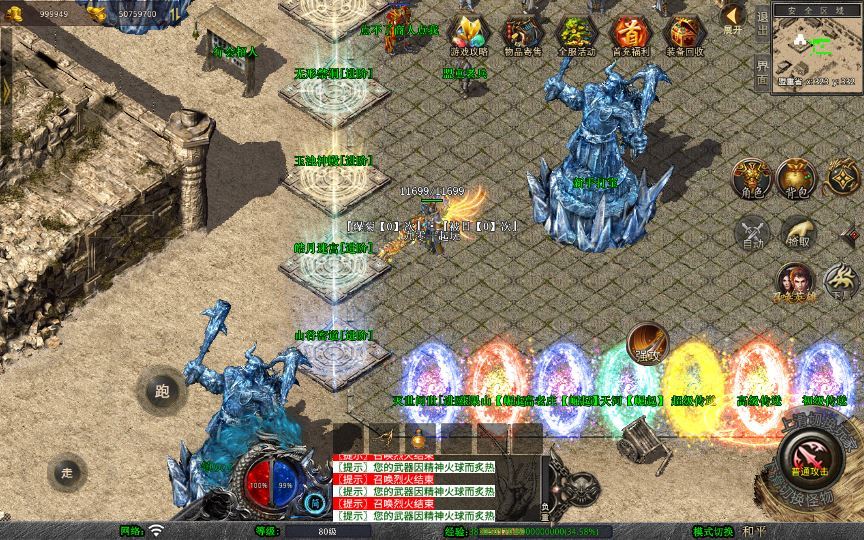The width and height of the screenshot is (864, 540).
Task: Tap the 走 walk button
Action: pyautogui.click(x=68, y=472)
